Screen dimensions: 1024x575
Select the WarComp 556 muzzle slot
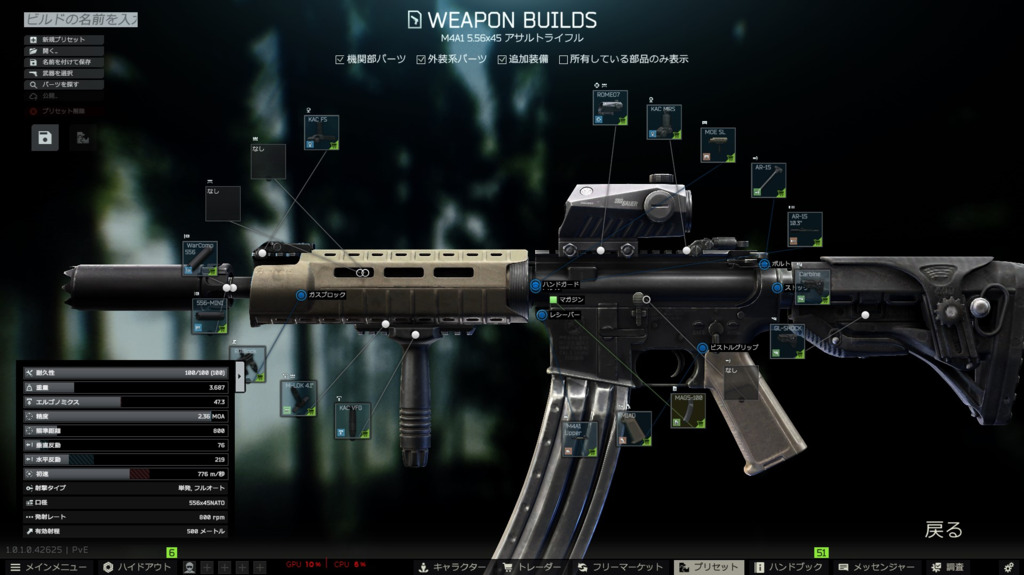click(x=199, y=257)
